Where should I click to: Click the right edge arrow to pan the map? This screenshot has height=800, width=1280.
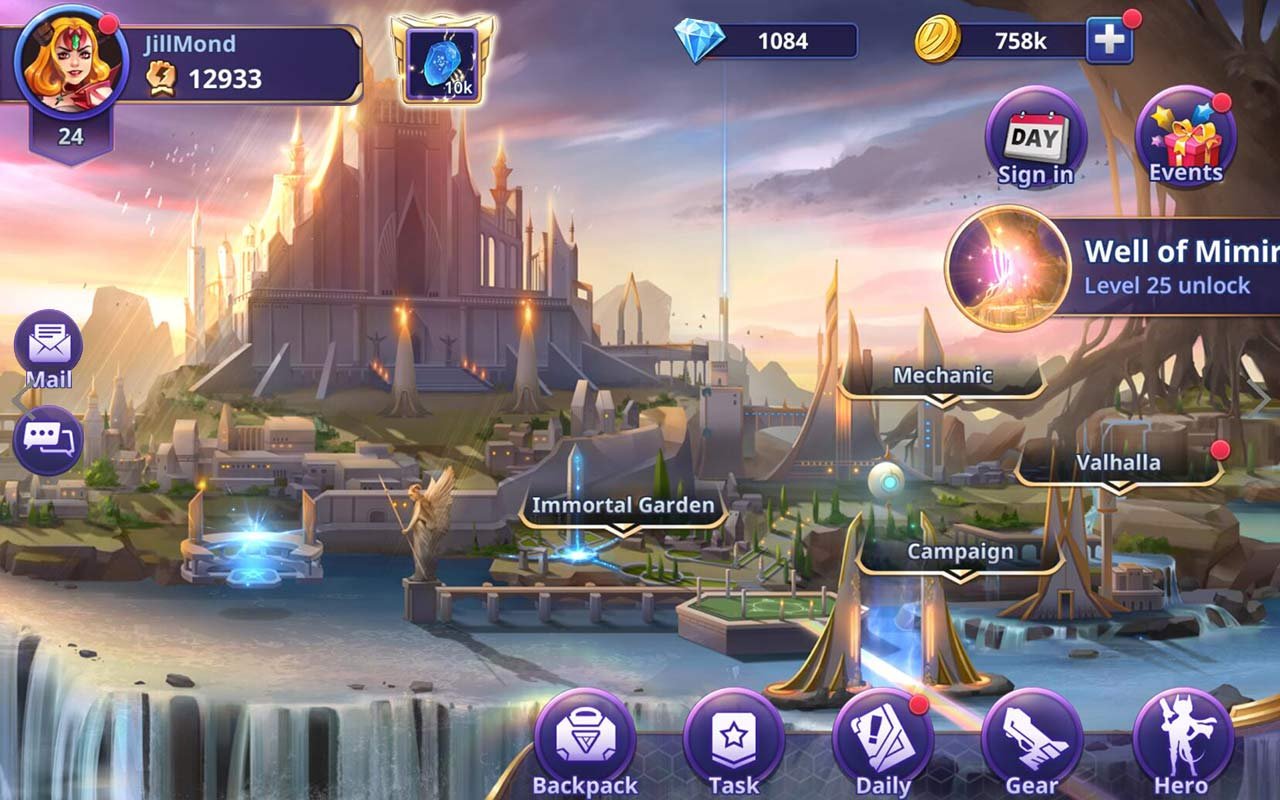(1262, 400)
